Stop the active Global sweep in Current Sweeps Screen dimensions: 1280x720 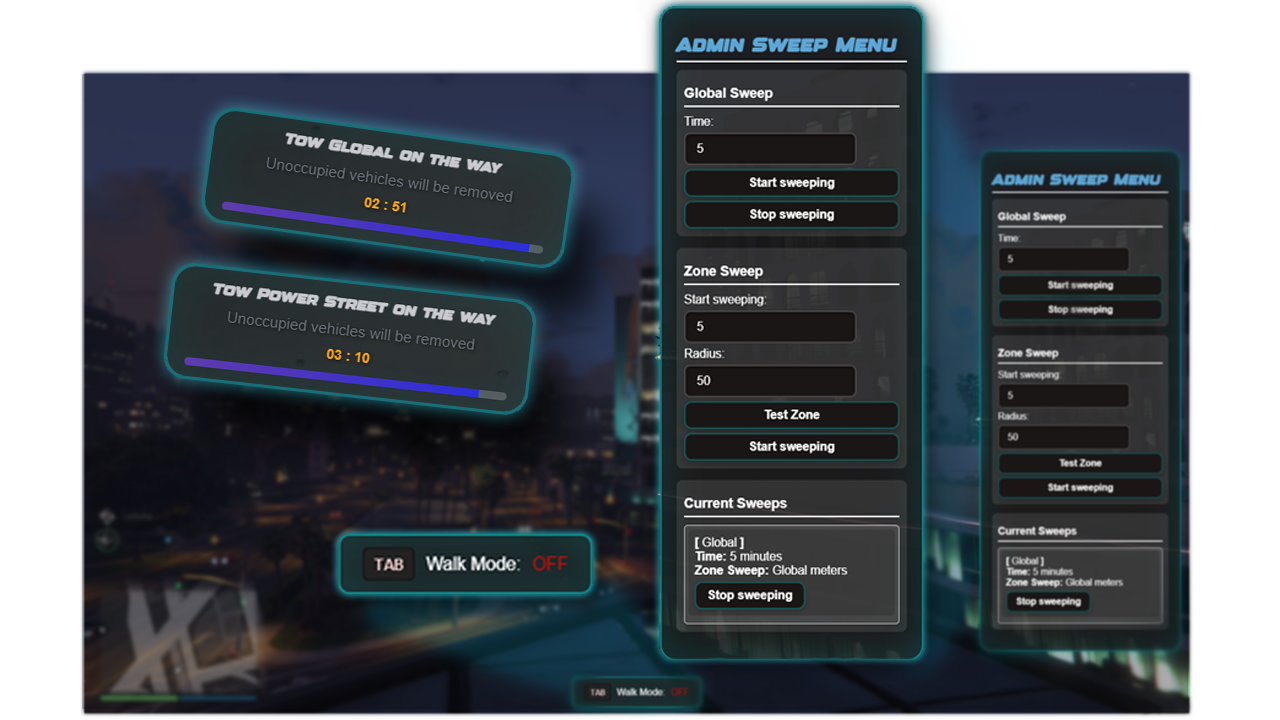[750, 595]
